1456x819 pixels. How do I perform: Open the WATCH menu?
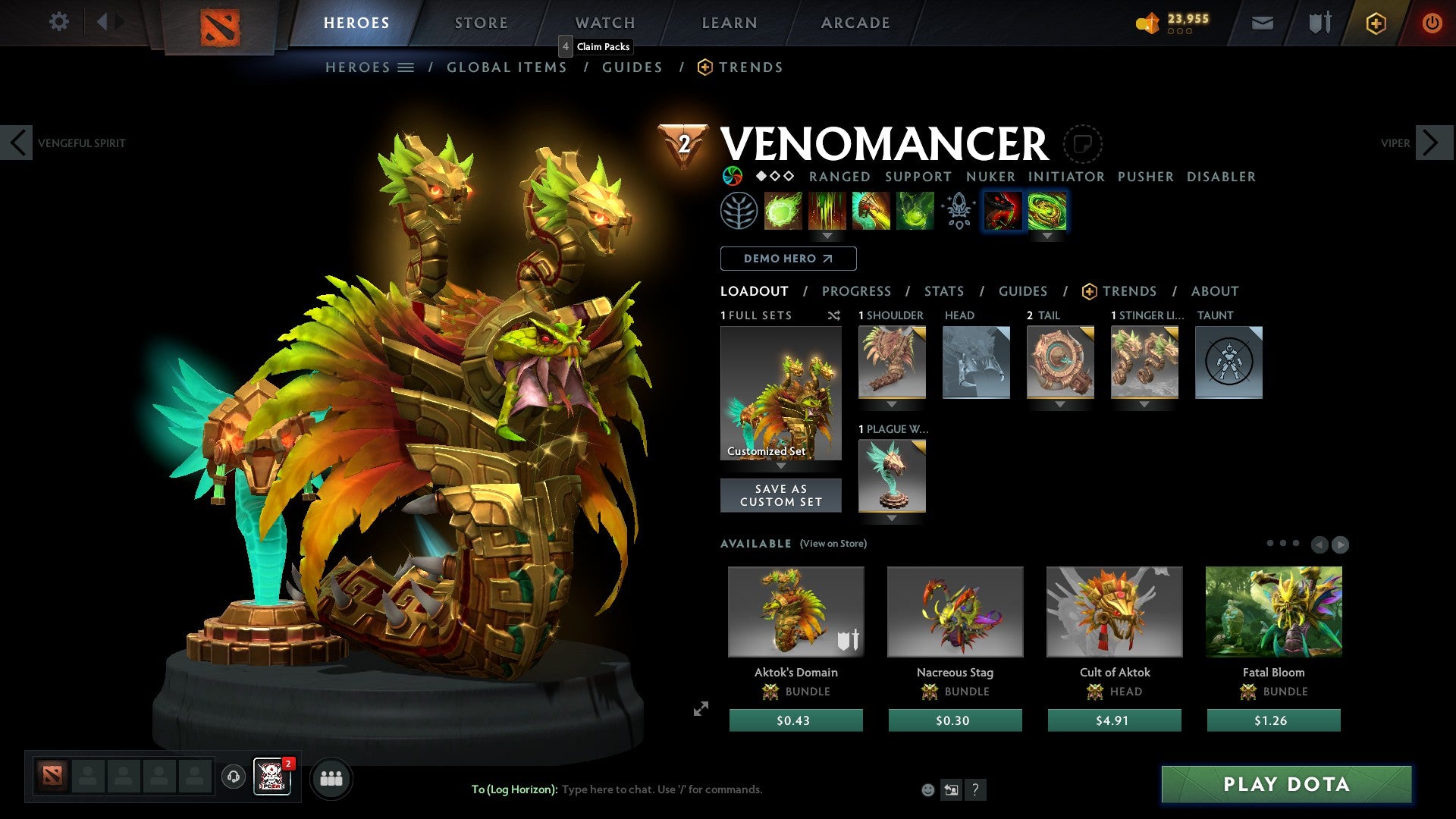tap(605, 23)
